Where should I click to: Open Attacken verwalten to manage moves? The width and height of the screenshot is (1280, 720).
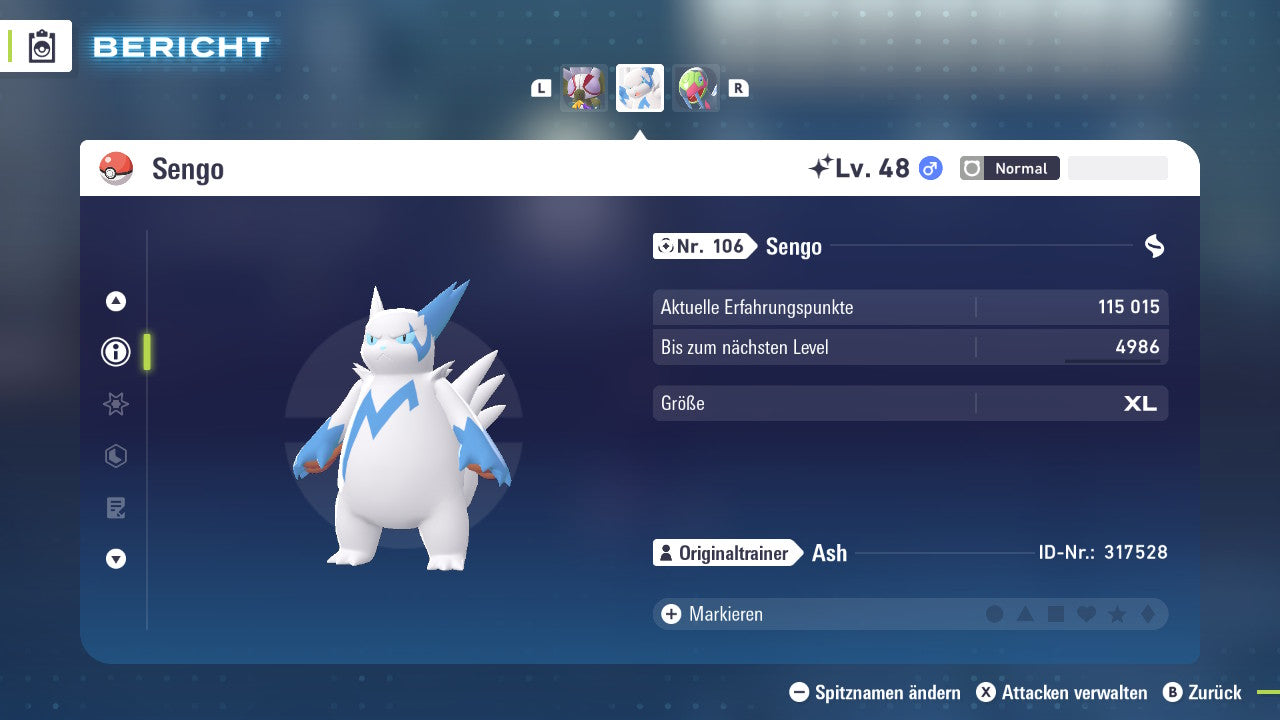tap(1065, 692)
